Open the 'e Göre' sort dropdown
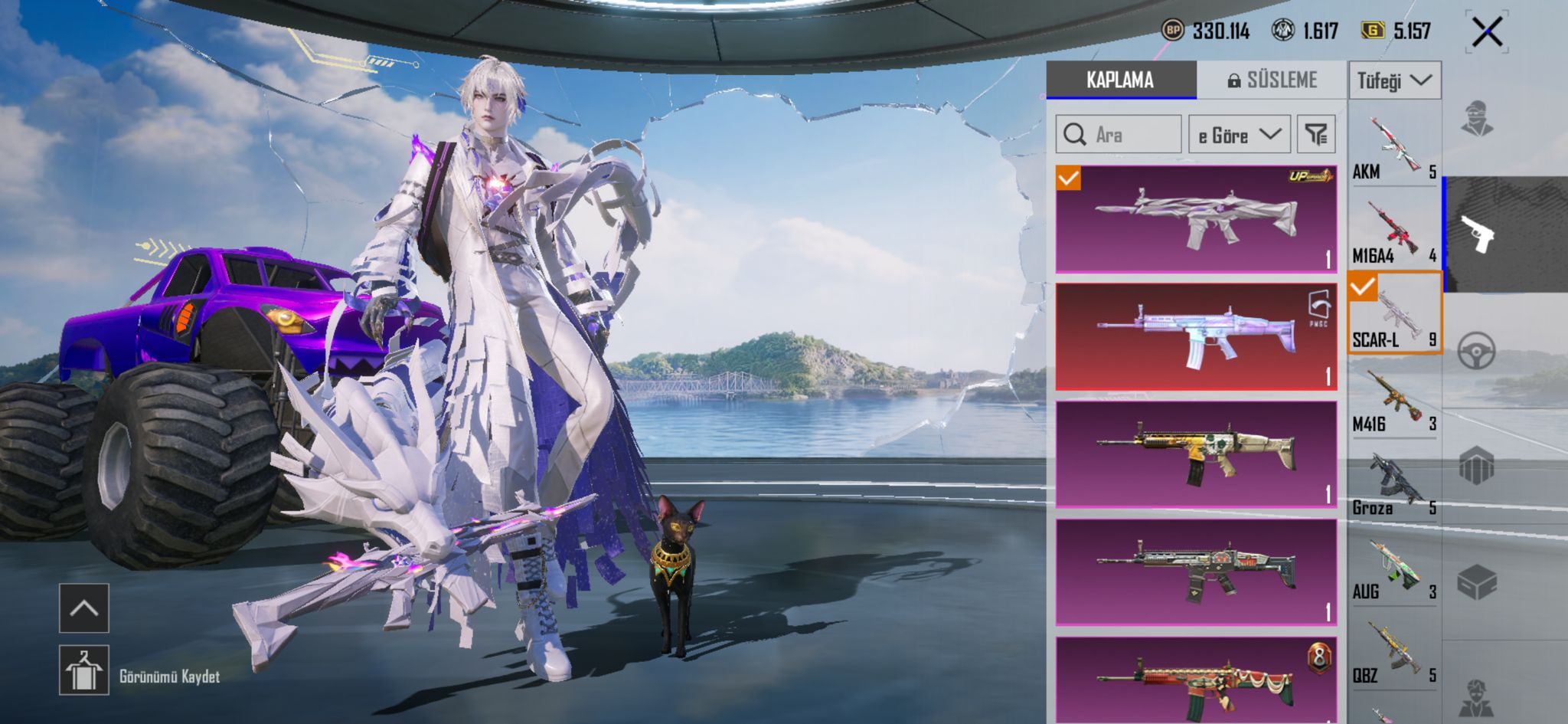Viewport: 1568px width, 724px height. pos(1239,135)
